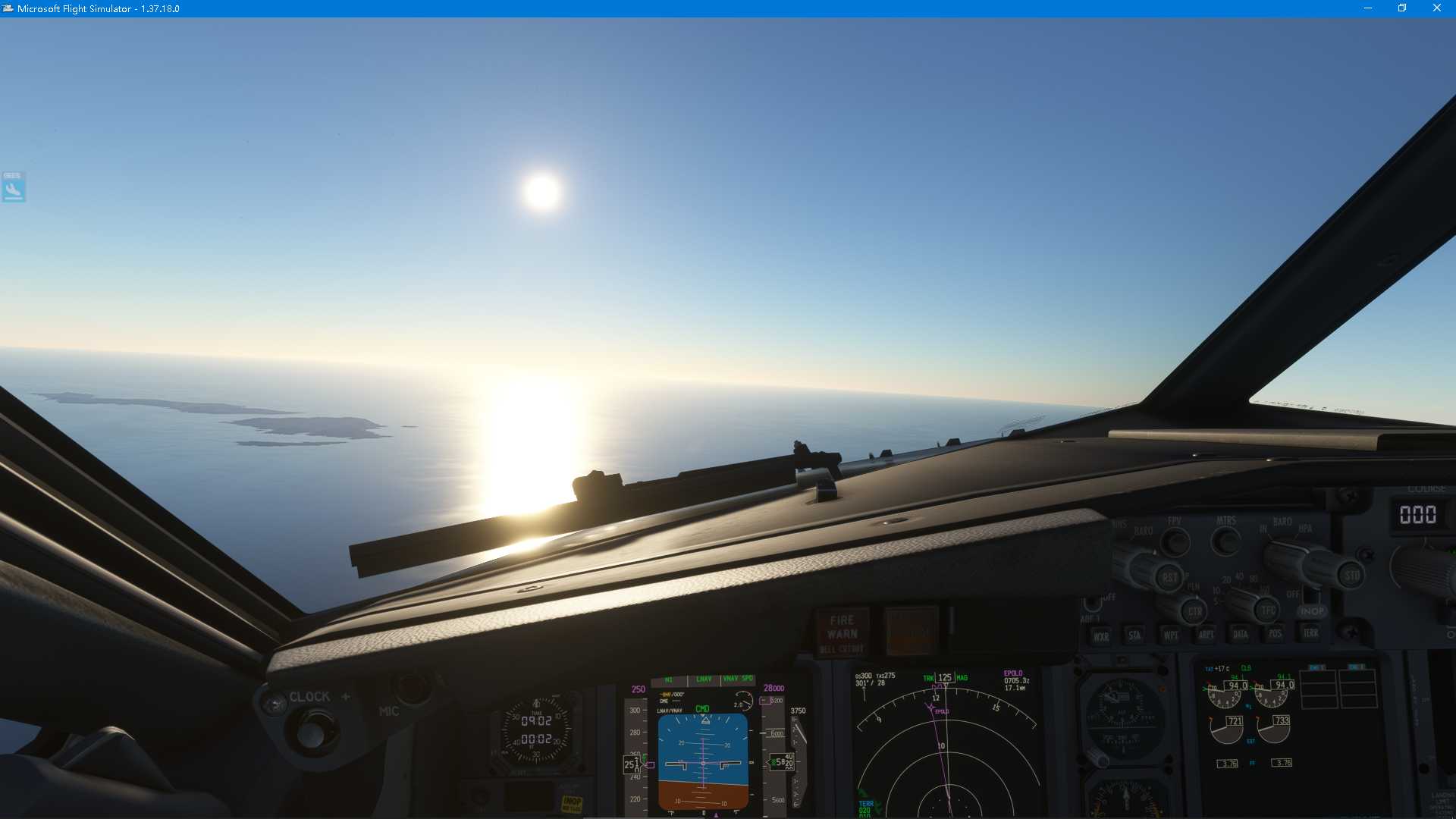The height and width of the screenshot is (819, 1456).
Task: Open the assistance panel icon near top-left
Action: 13,187
